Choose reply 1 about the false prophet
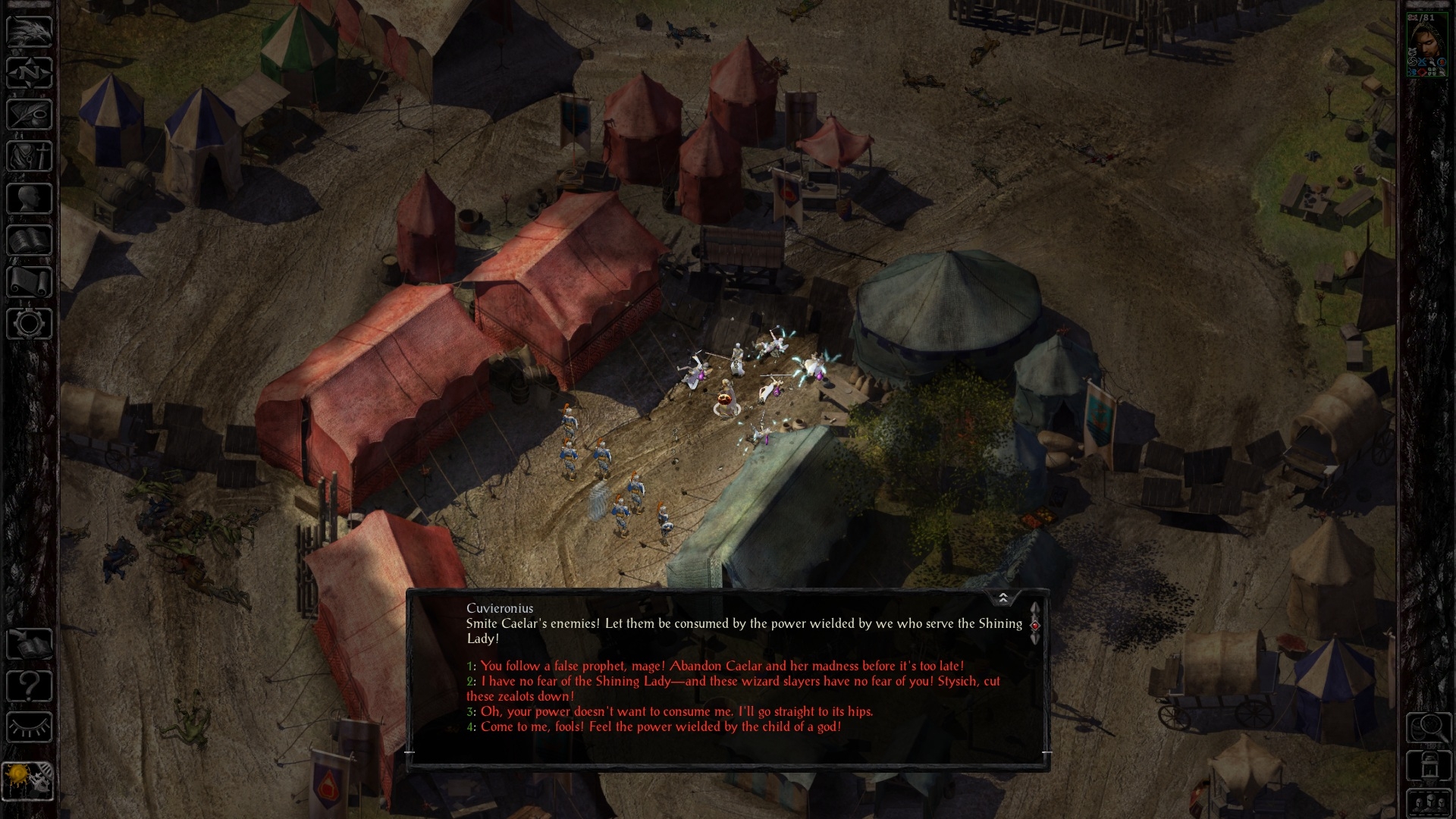The width and height of the screenshot is (1456, 819). coord(722,666)
